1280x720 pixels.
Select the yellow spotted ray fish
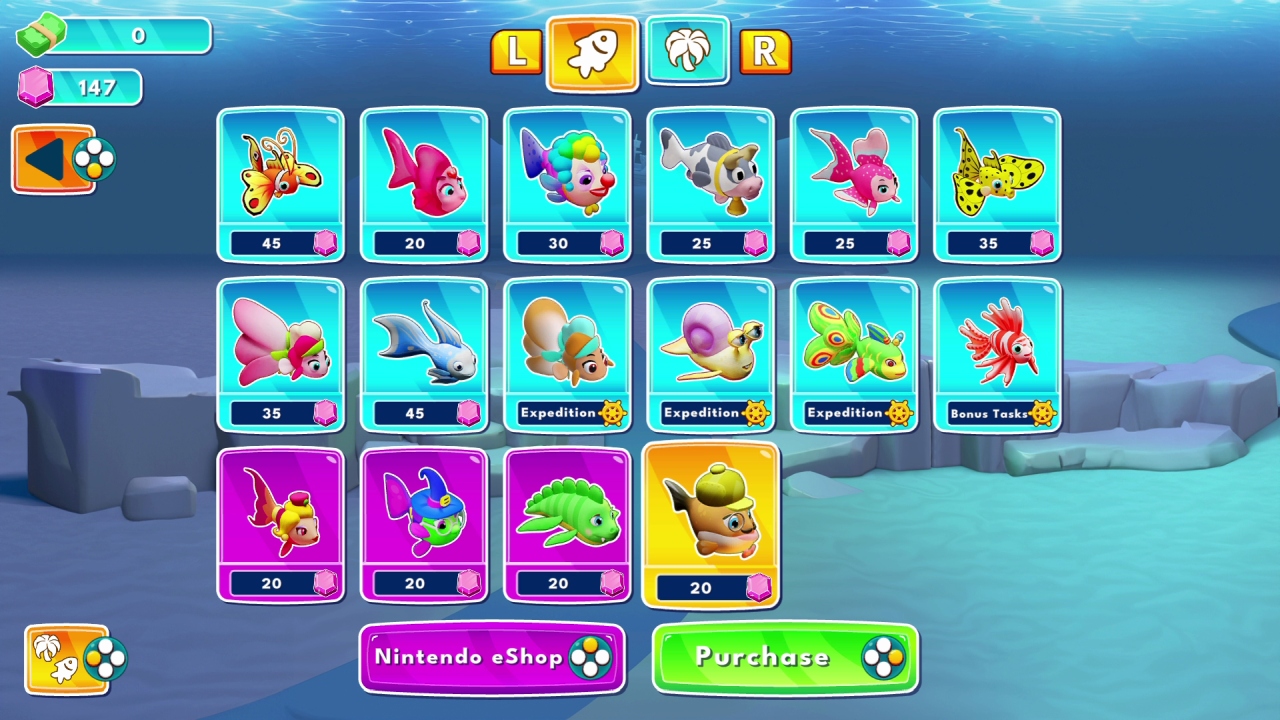click(998, 185)
